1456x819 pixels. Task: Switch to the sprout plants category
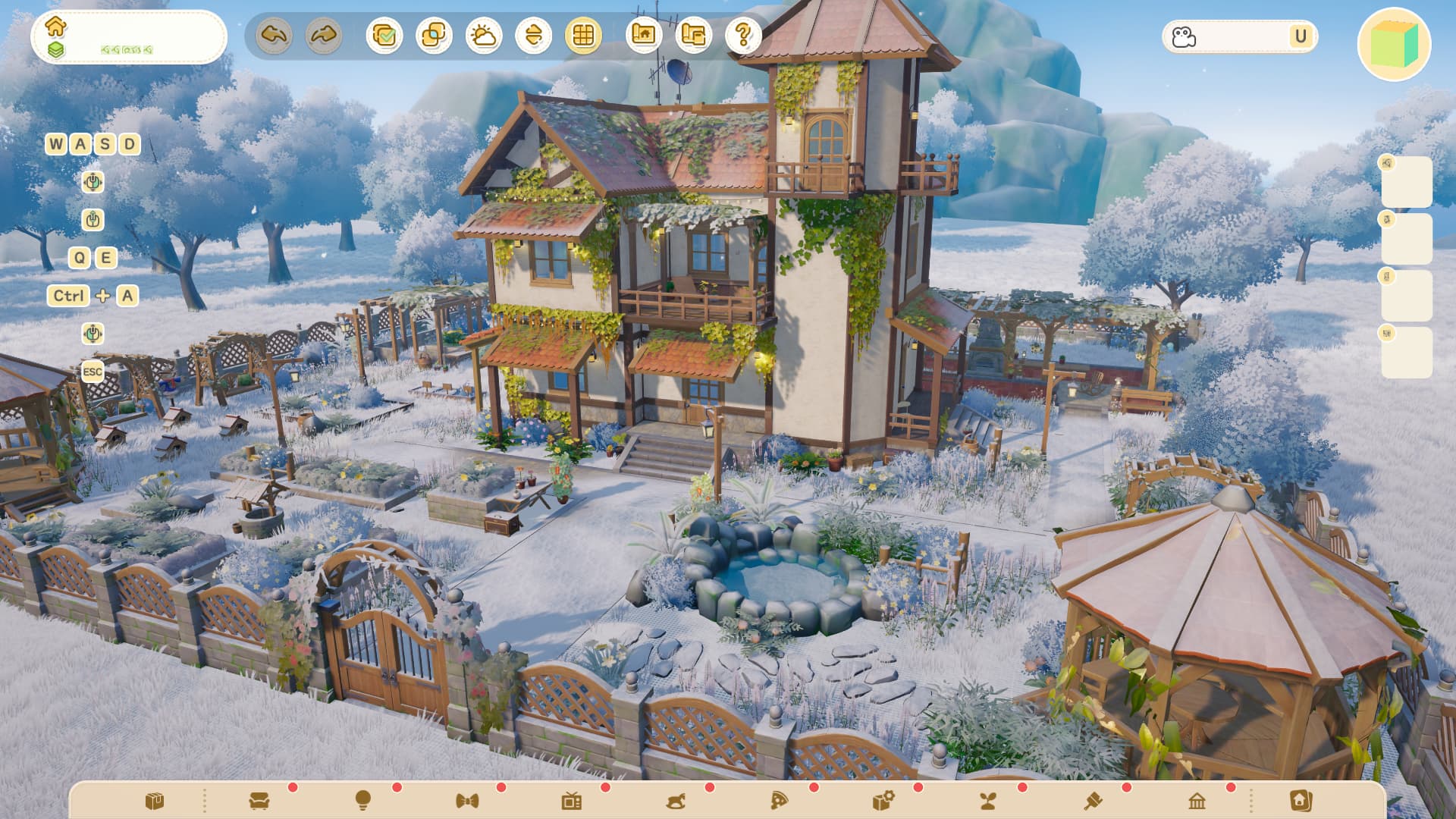point(988,801)
